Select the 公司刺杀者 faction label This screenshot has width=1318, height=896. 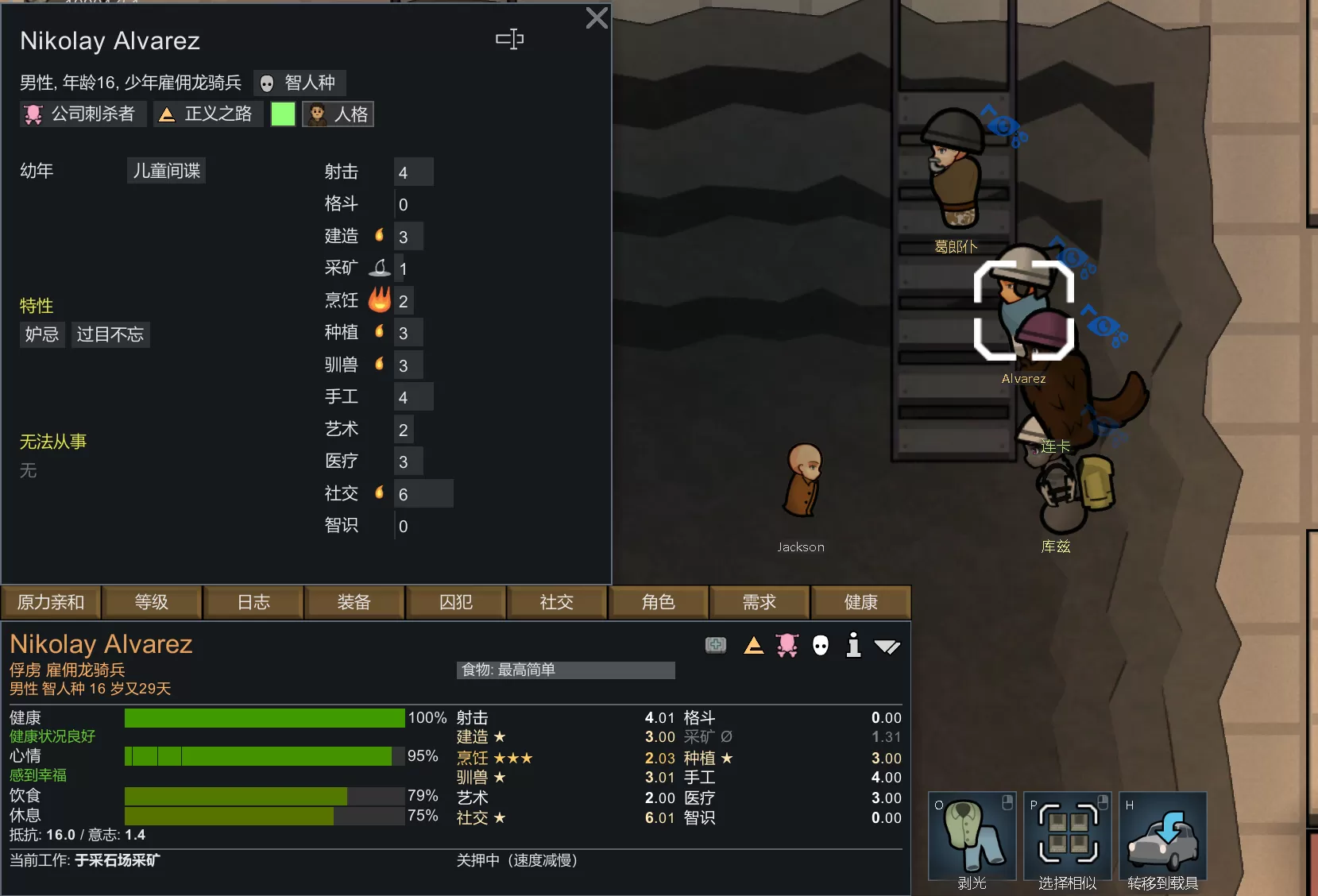pyautogui.click(x=82, y=114)
